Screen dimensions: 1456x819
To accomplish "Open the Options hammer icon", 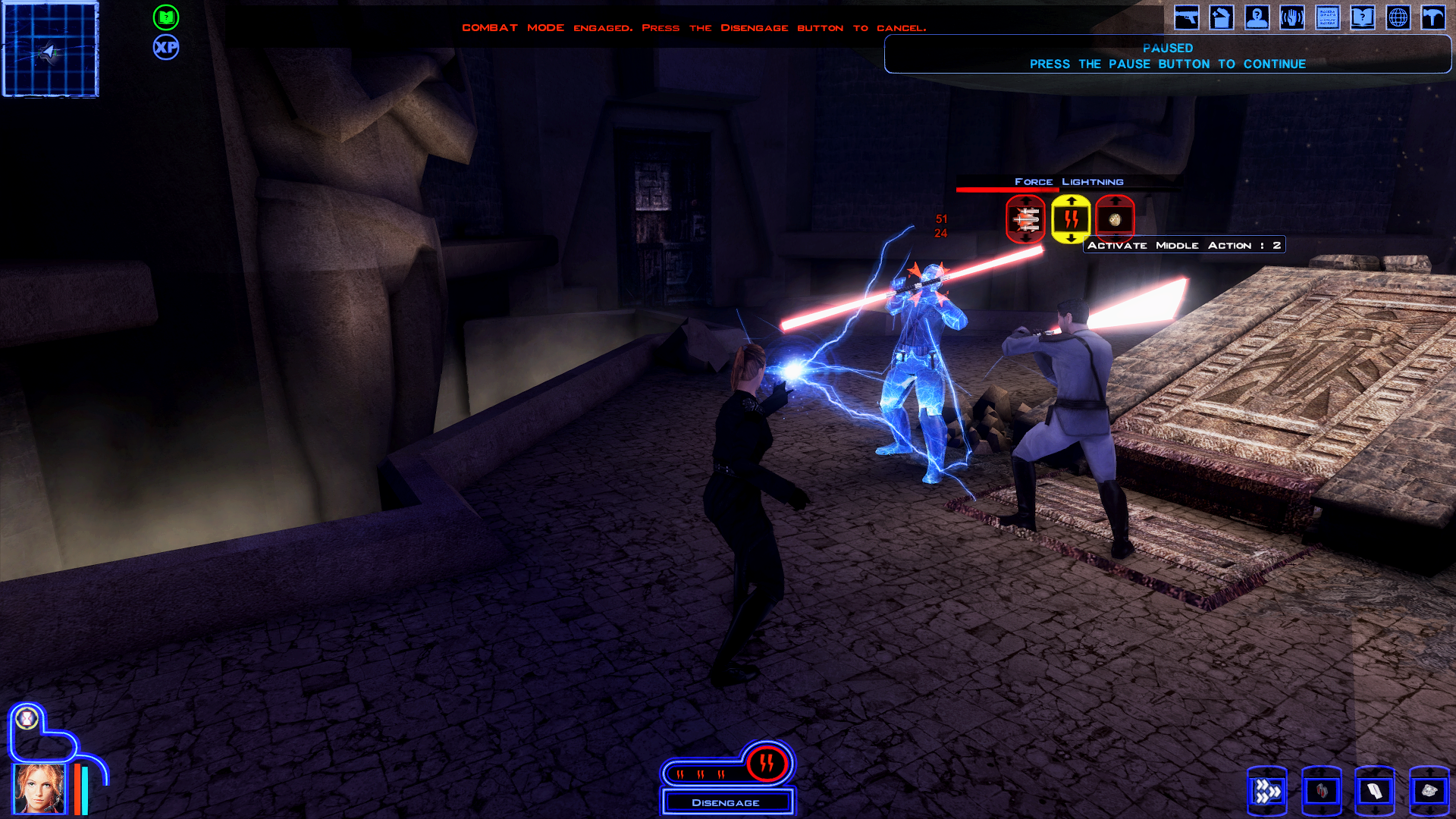I will [1433, 17].
